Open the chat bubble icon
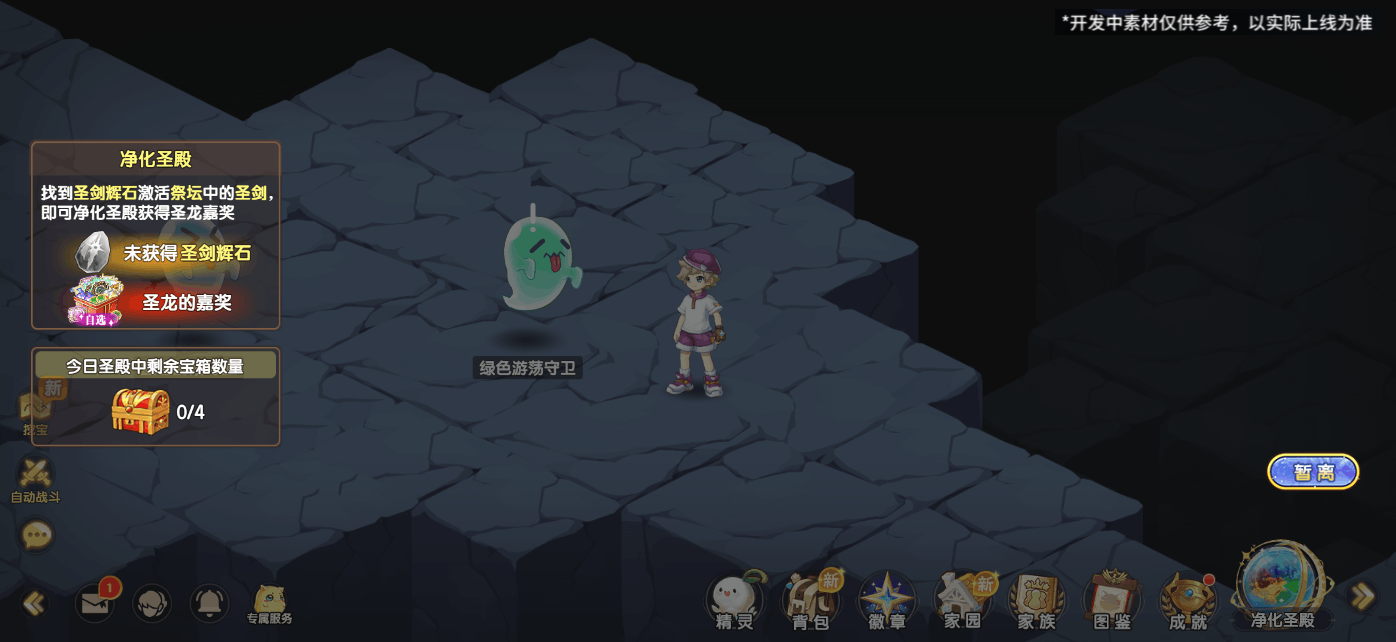Viewport: 1396px width, 642px height. tap(37, 536)
